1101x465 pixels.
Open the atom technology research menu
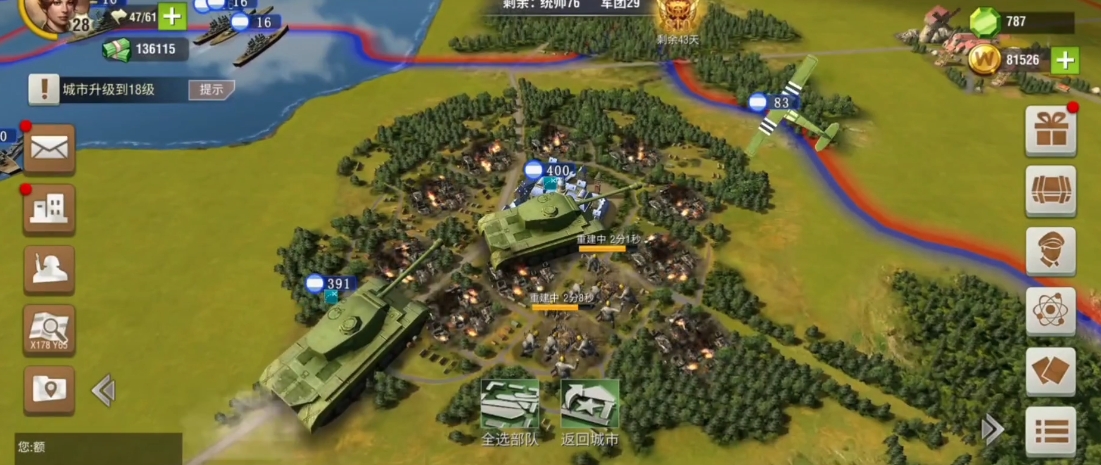tap(1050, 311)
